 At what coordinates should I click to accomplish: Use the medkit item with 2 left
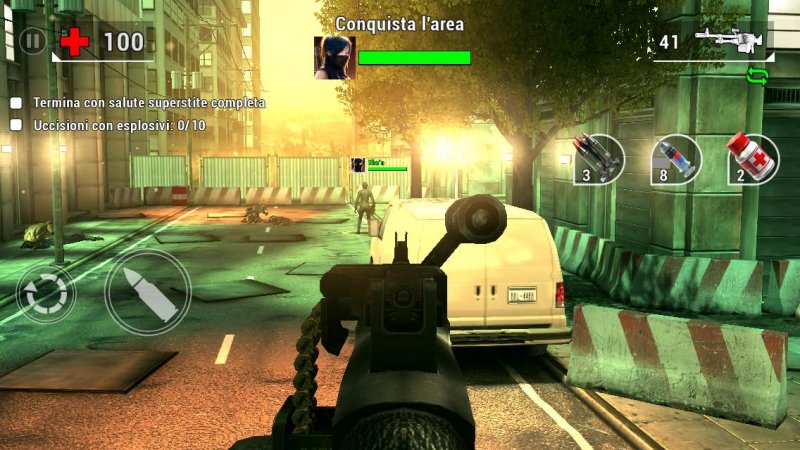click(x=753, y=158)
